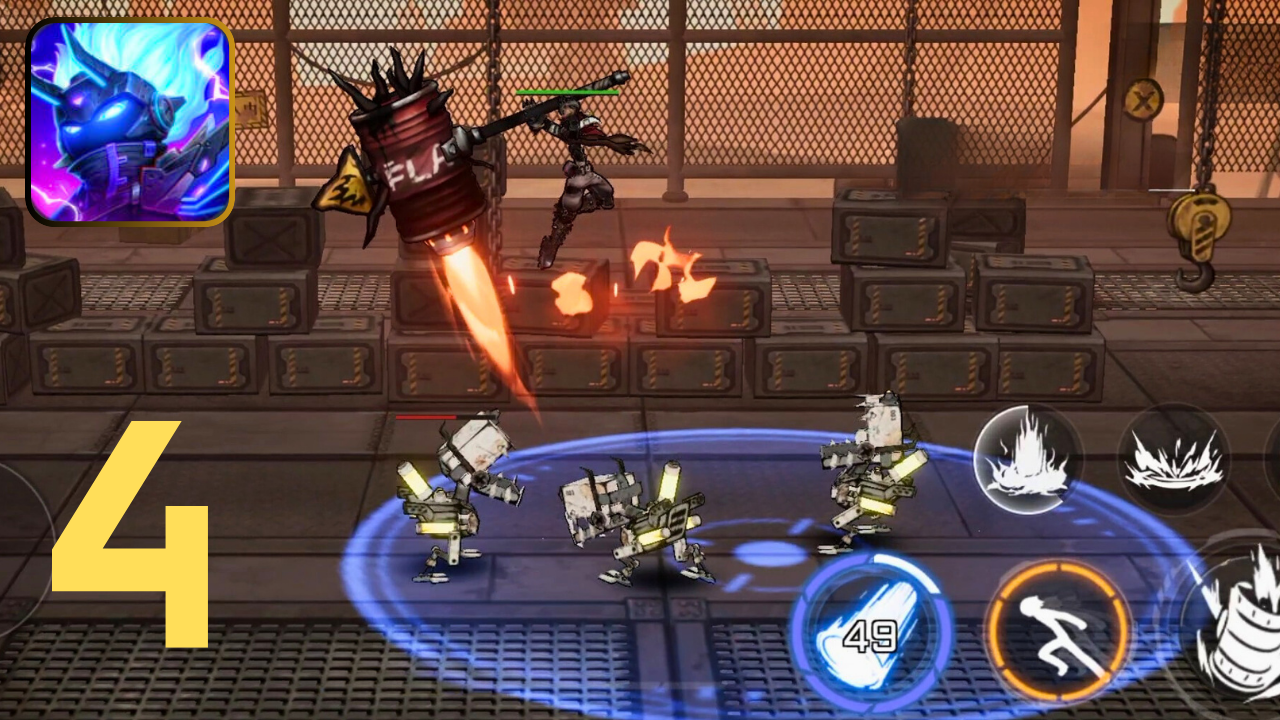Tap the flames burning on the crates
Viewport: 1280px width, 720px height.
660,270
